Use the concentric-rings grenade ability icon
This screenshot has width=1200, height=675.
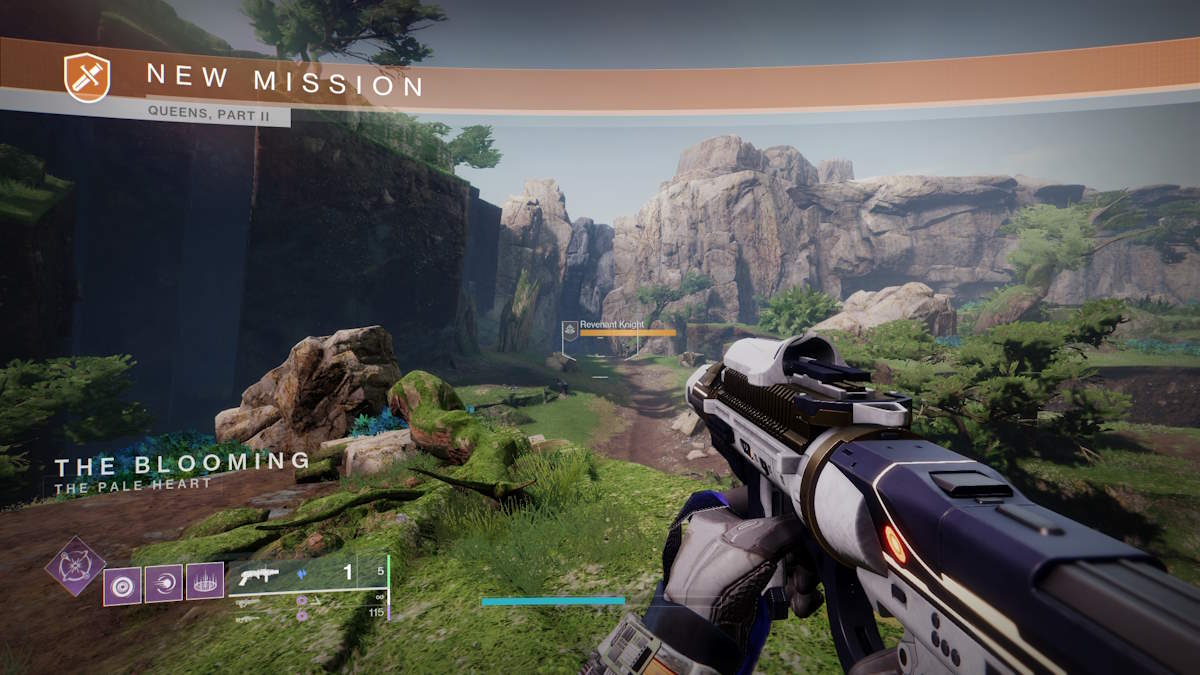click(122, 584)
